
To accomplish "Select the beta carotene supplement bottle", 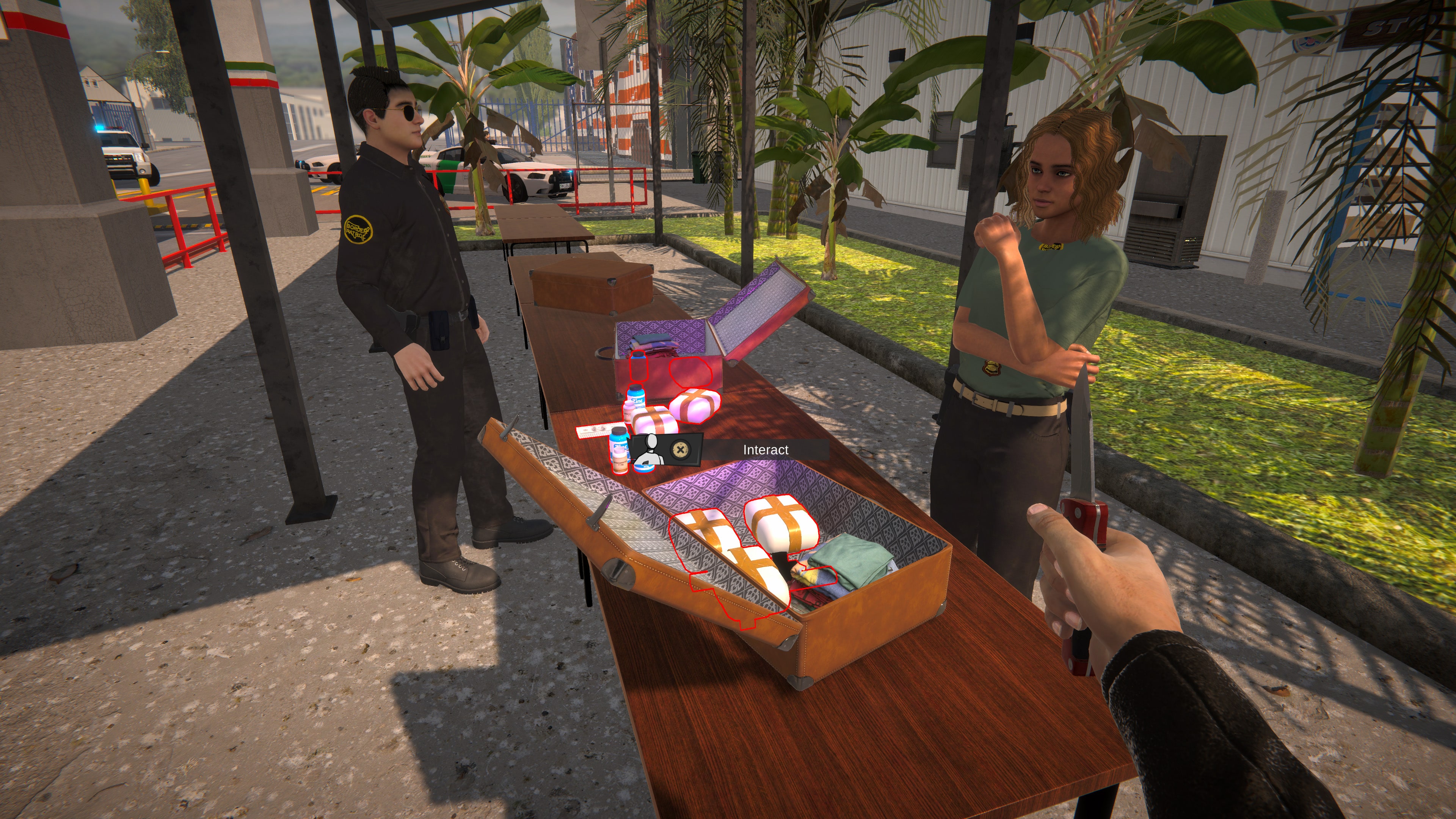I will click(620, 462).
